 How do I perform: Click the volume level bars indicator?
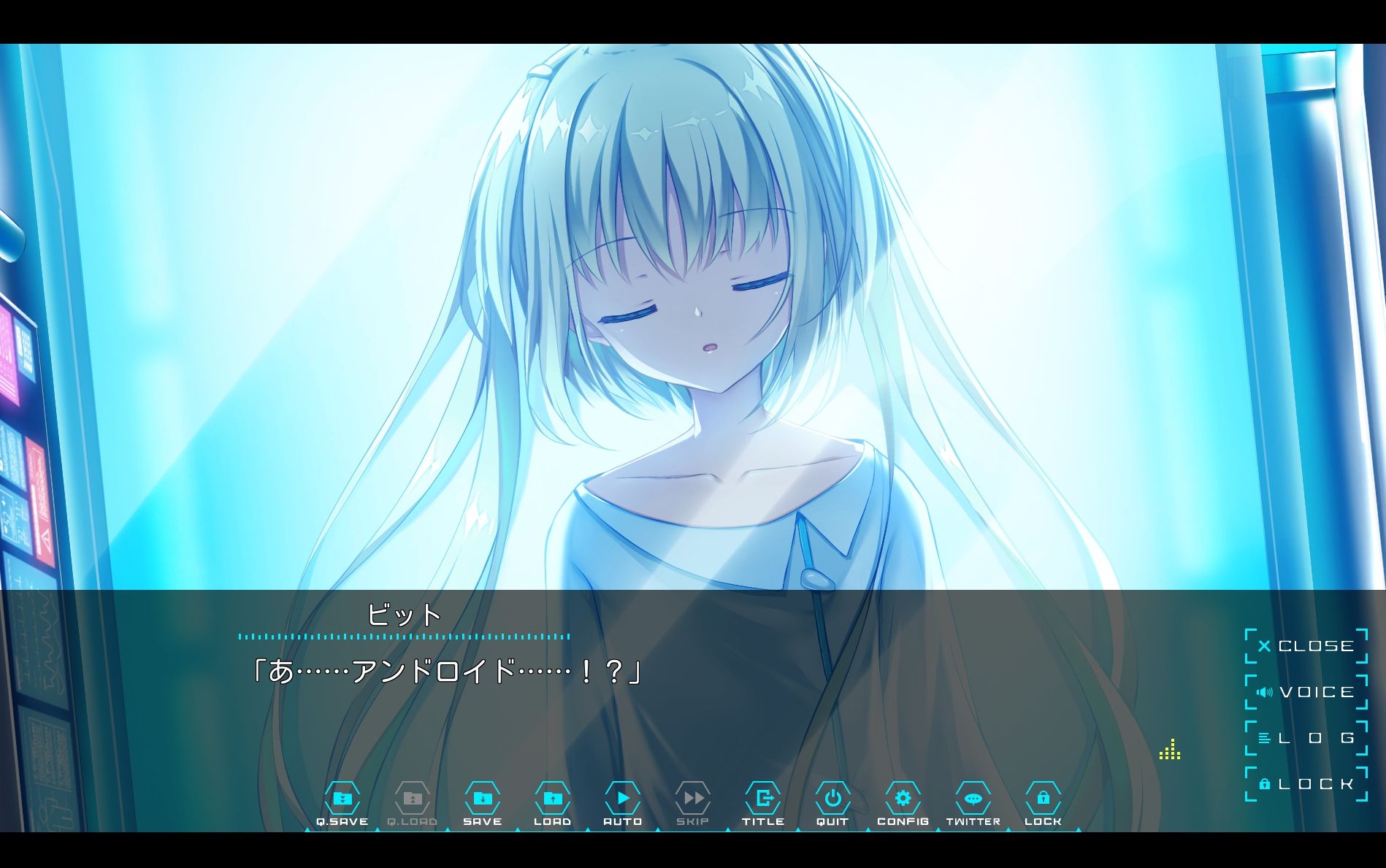click(x=1170, y=750)
